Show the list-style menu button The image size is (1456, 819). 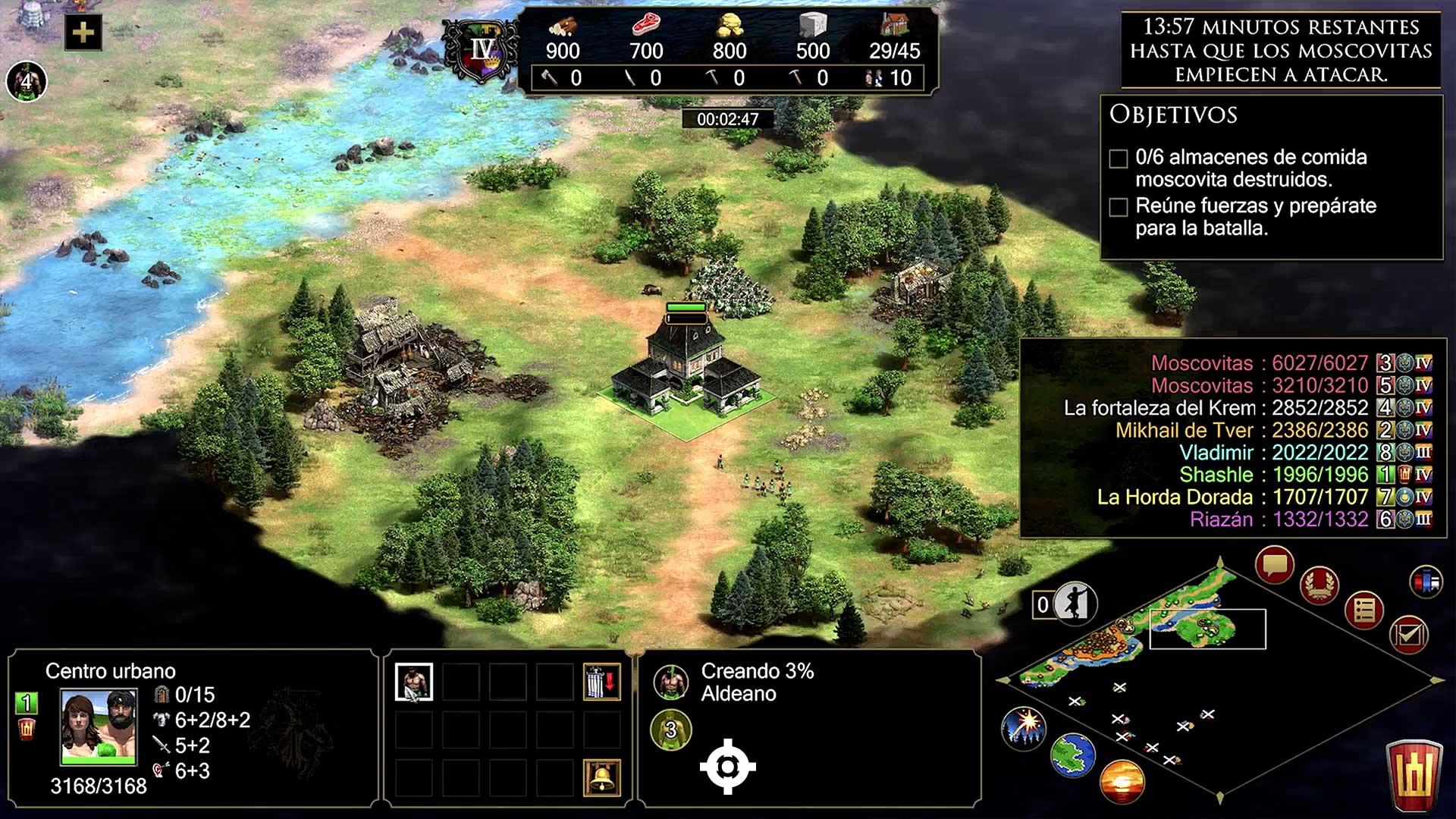coord(1364,610)
